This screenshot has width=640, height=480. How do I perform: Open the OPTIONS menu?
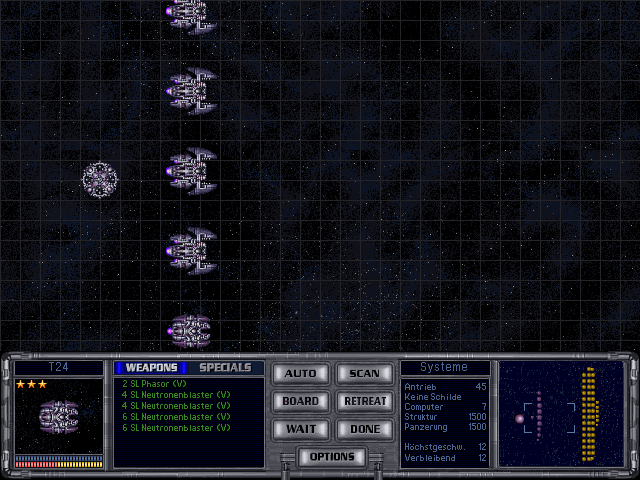click(332, 457)
